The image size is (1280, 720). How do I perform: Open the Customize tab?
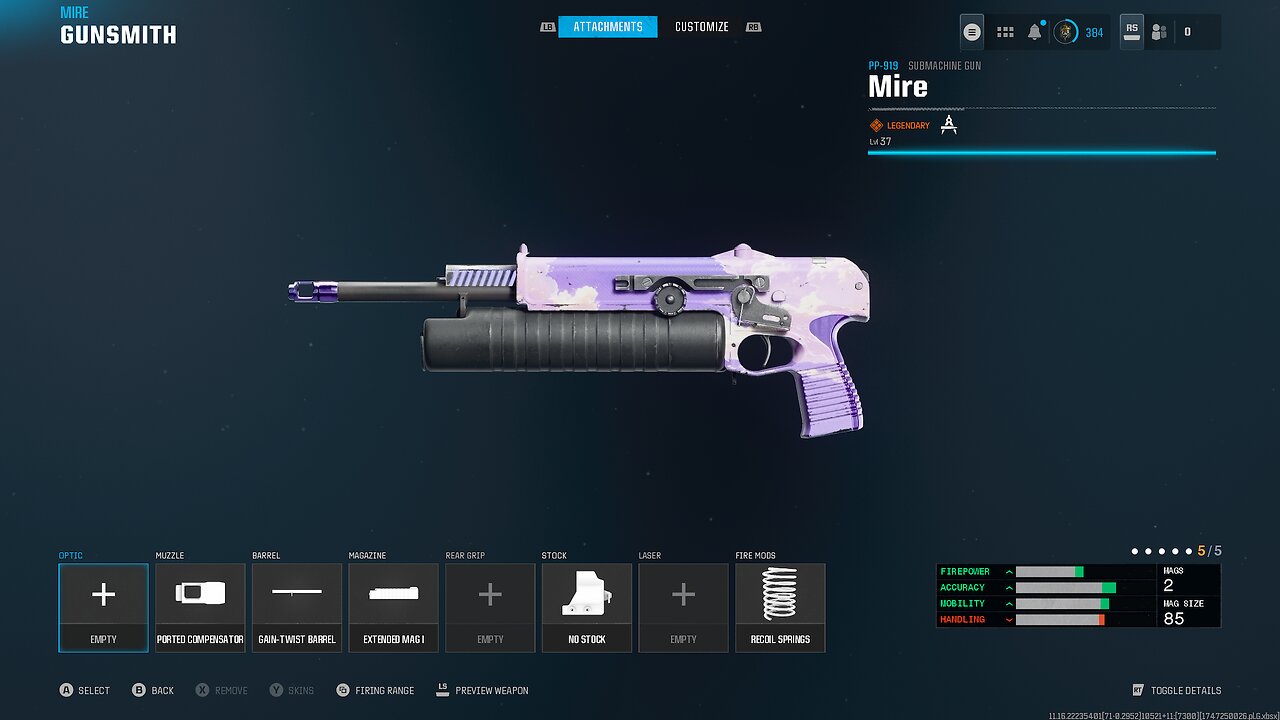[x=701, y=27]
